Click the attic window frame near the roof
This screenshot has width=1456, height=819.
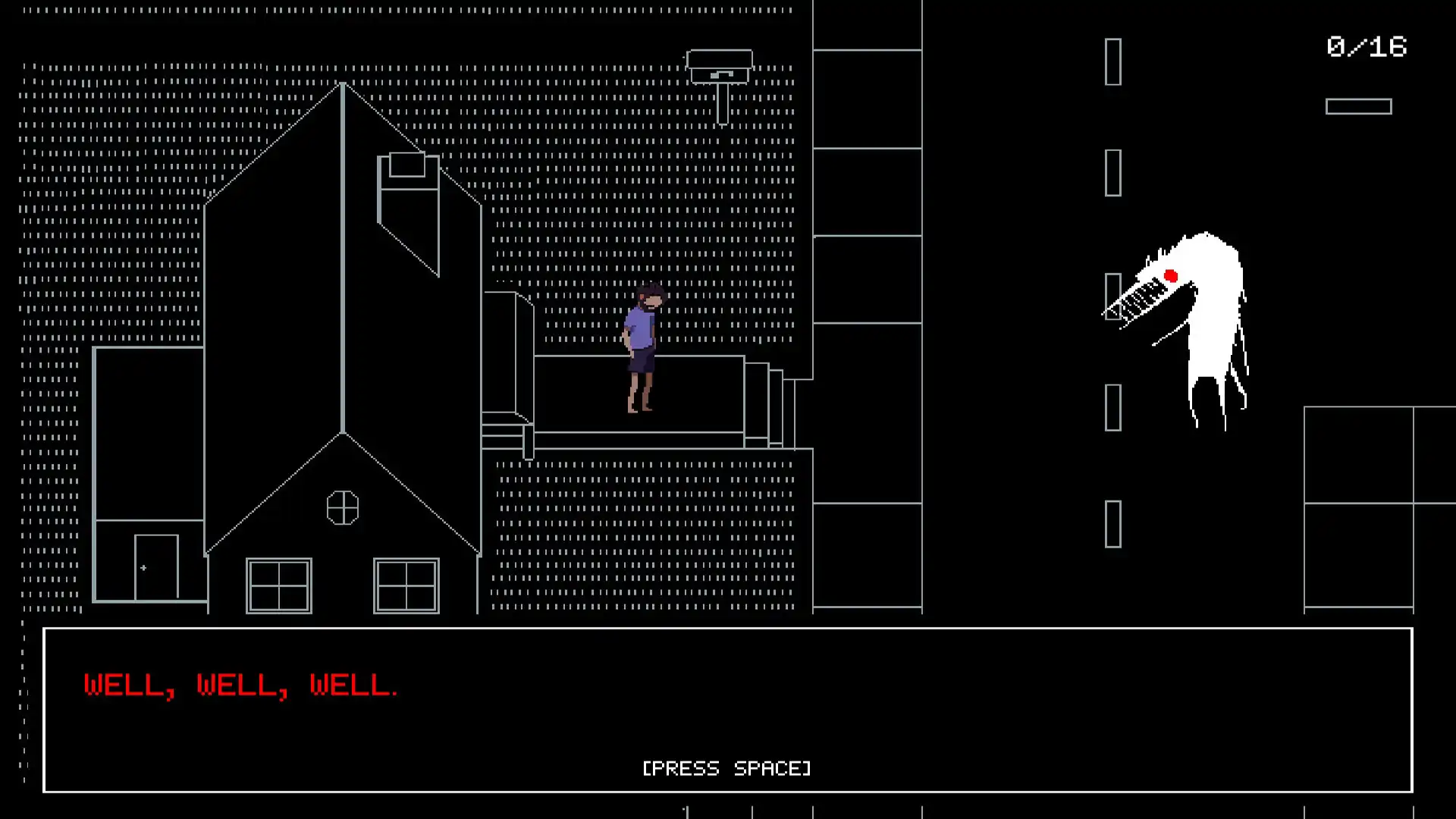pyautogui.click(x=407, y=163)
